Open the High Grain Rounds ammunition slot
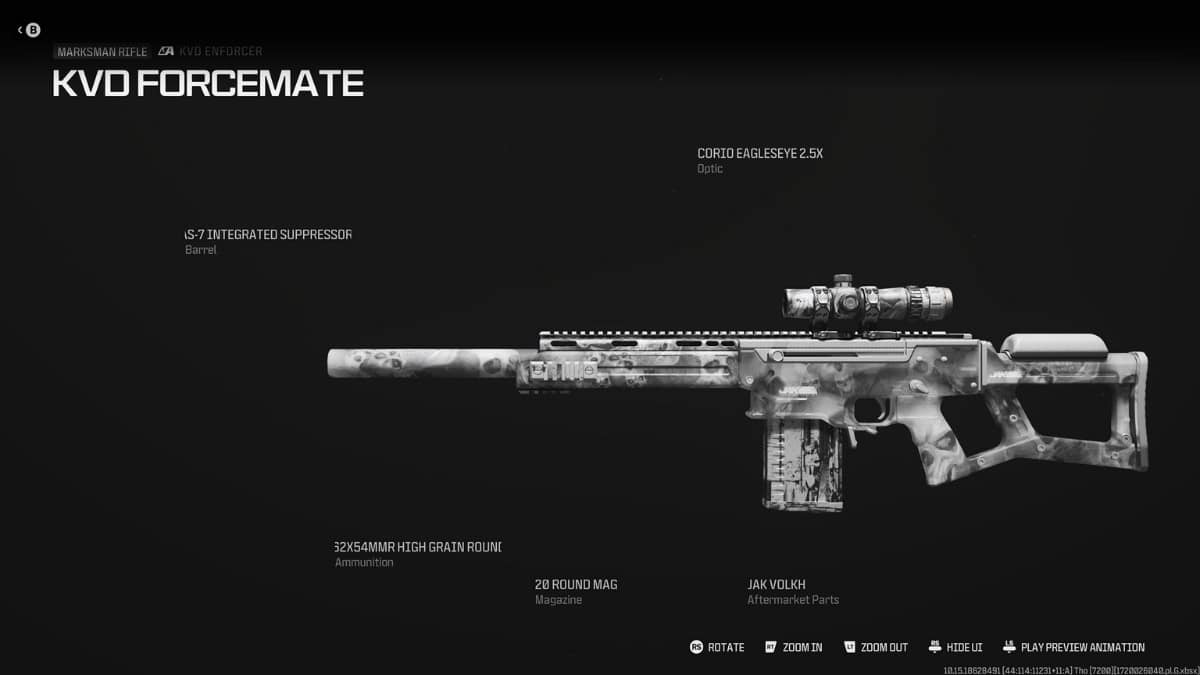 [417, 547]
